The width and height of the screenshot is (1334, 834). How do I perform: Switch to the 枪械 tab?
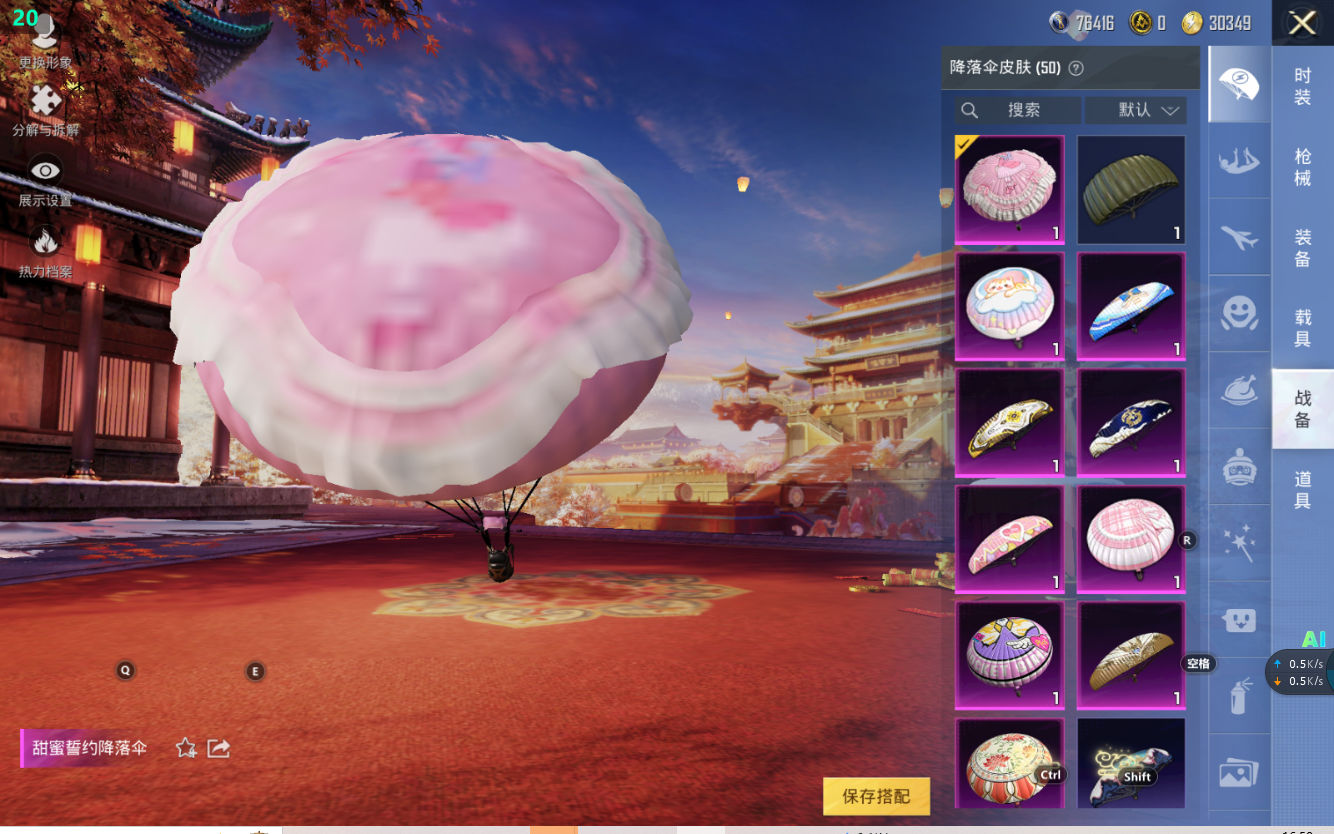click(1302, 167)
